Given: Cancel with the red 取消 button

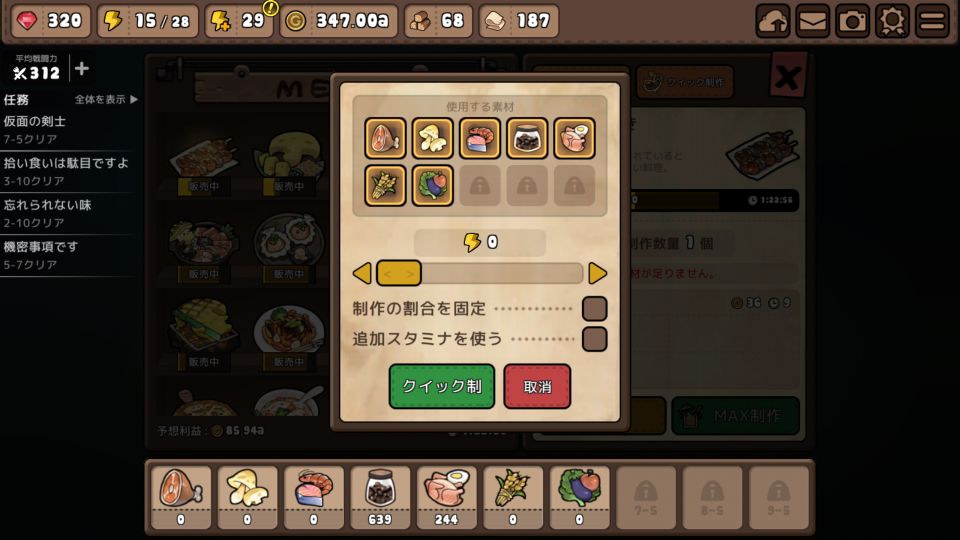Looking at the screenshot, I should tap(537, 386).
